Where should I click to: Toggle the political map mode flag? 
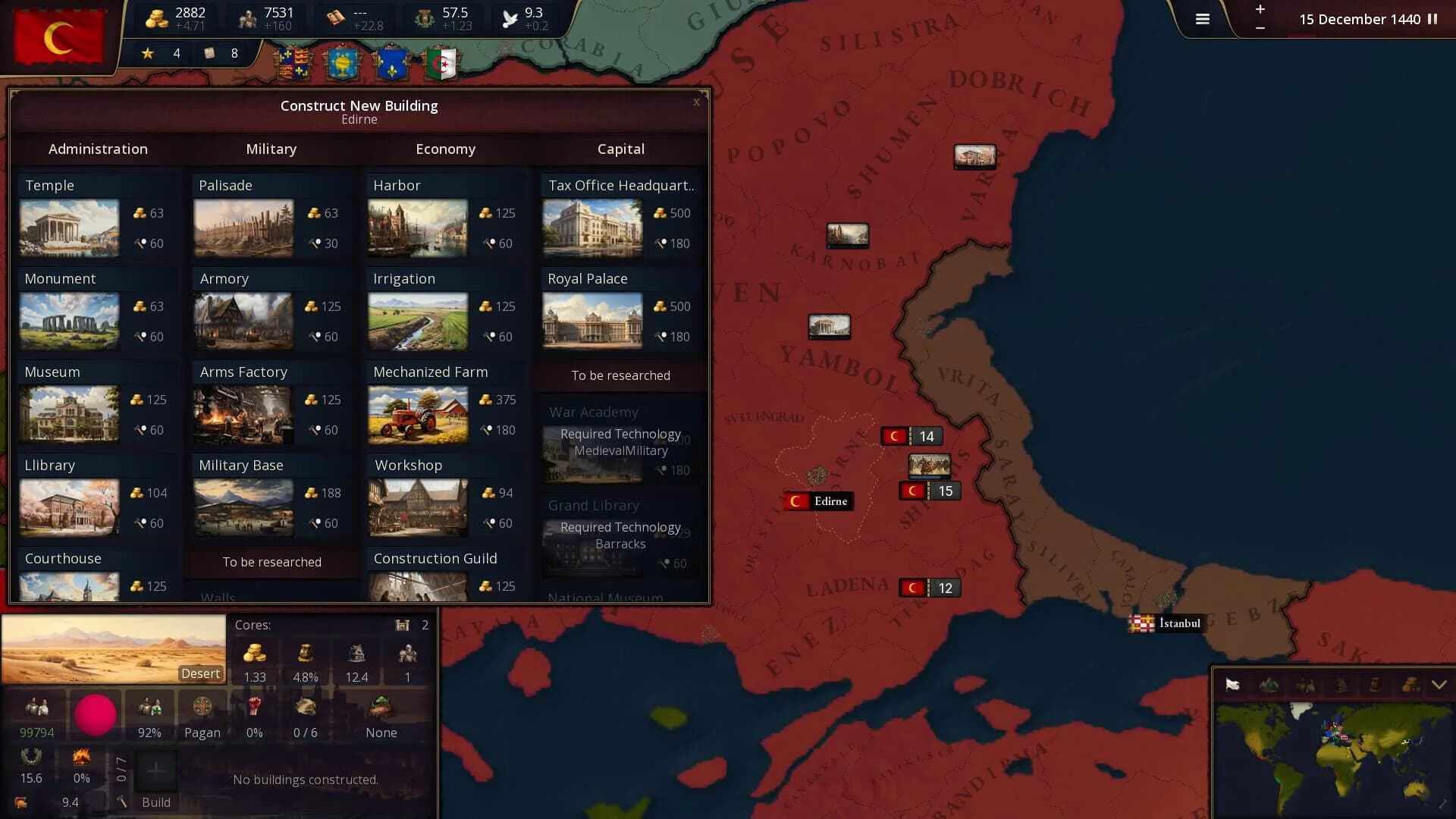coord(1232,683)
